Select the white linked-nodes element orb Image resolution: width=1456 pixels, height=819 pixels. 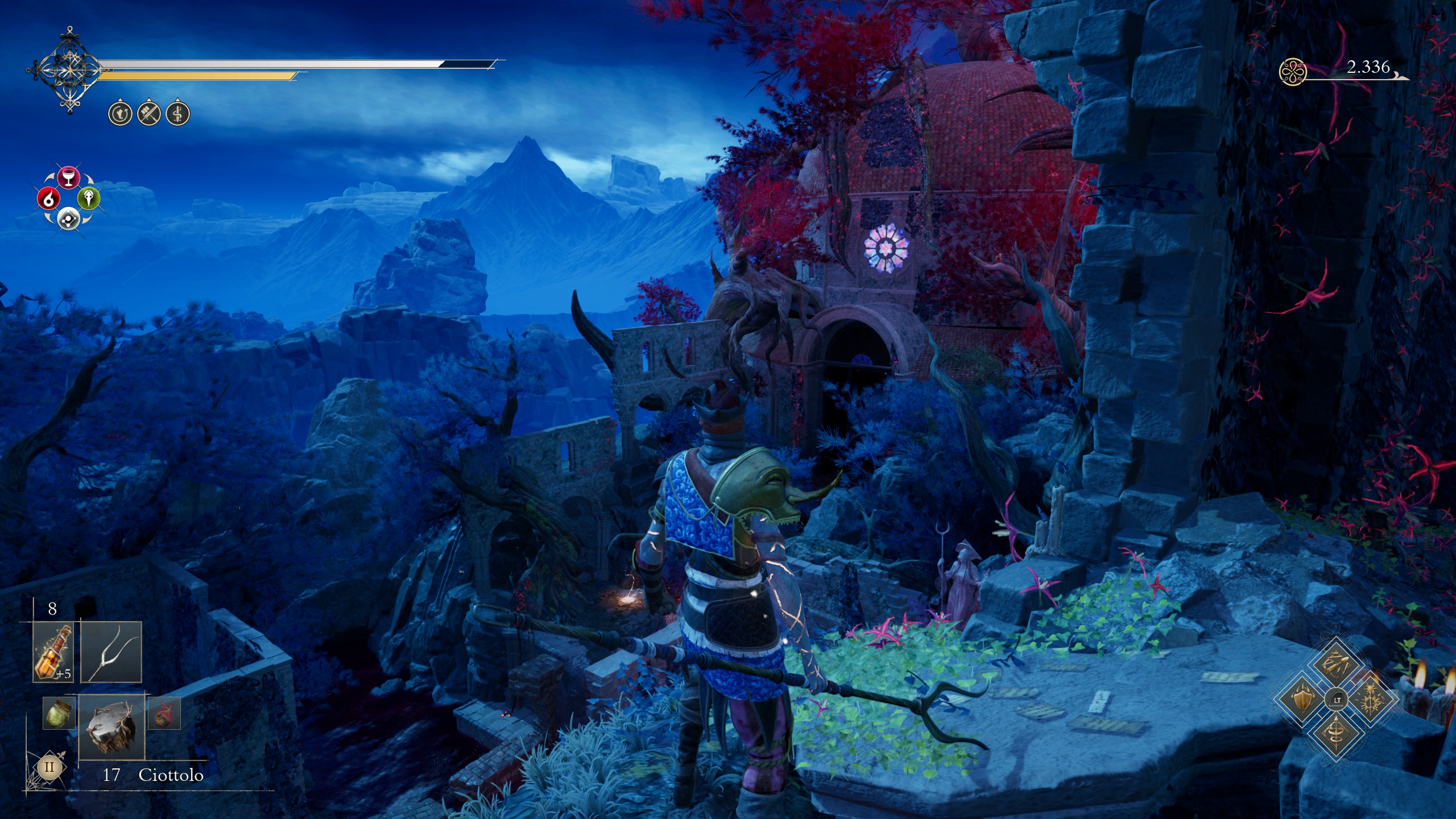[68, 218]
